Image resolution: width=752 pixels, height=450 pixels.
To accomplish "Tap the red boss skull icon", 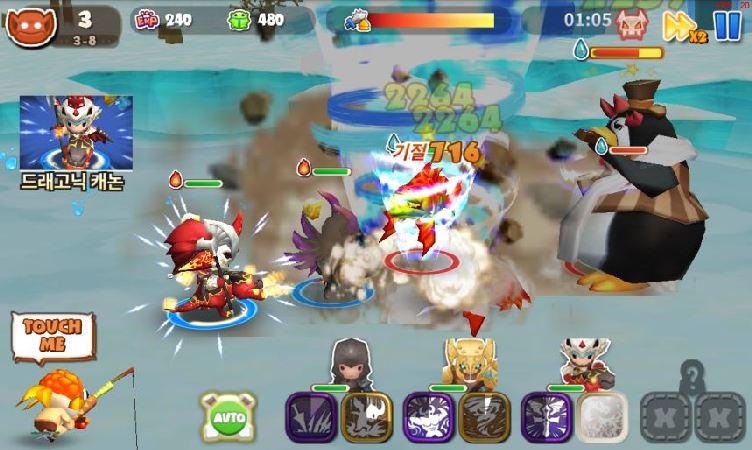I will click(632, 23).
